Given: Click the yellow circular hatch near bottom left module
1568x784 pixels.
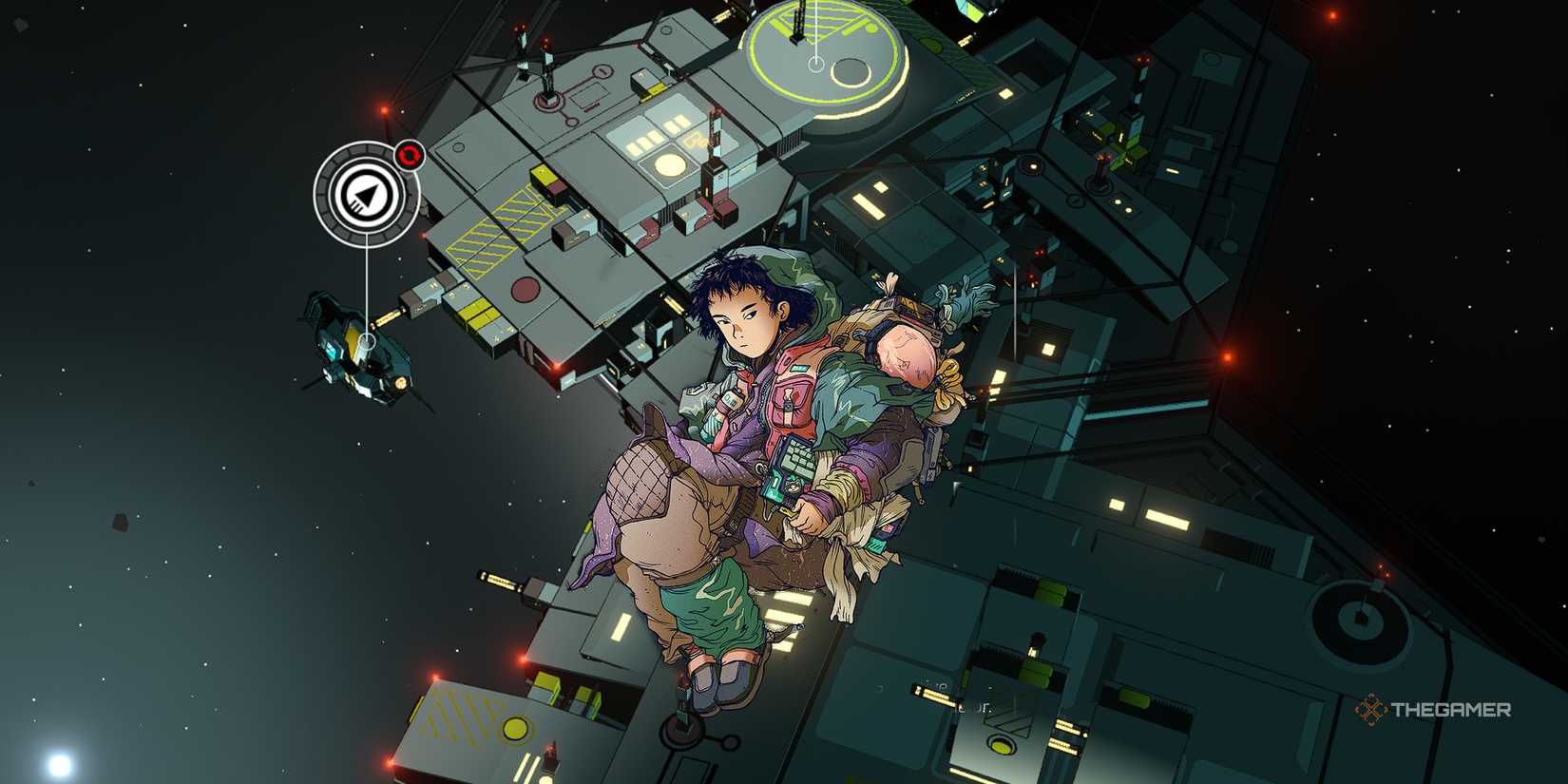Looking at the screenshot, I should (514, 729).
